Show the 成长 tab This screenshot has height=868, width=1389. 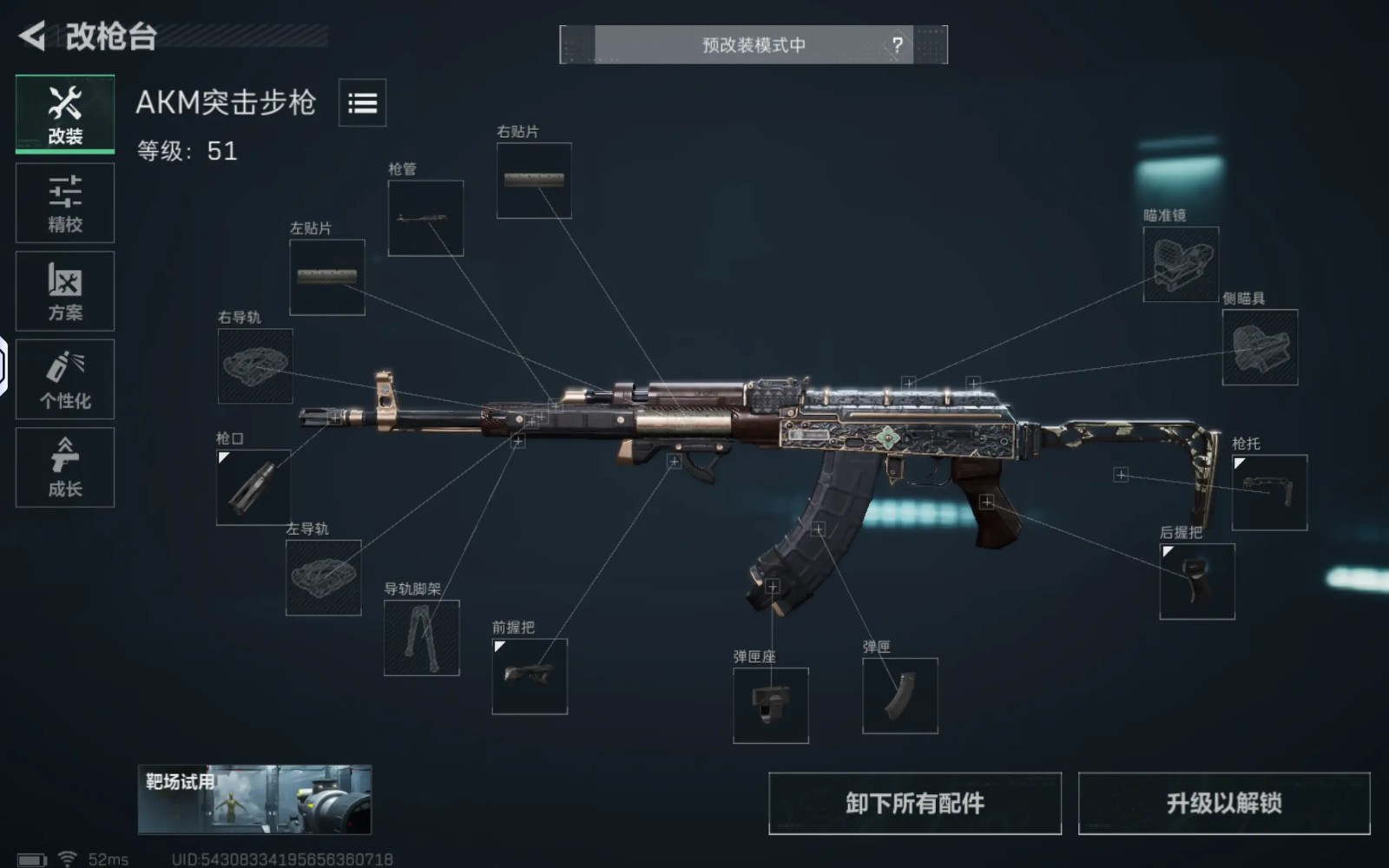pos(65,467)
